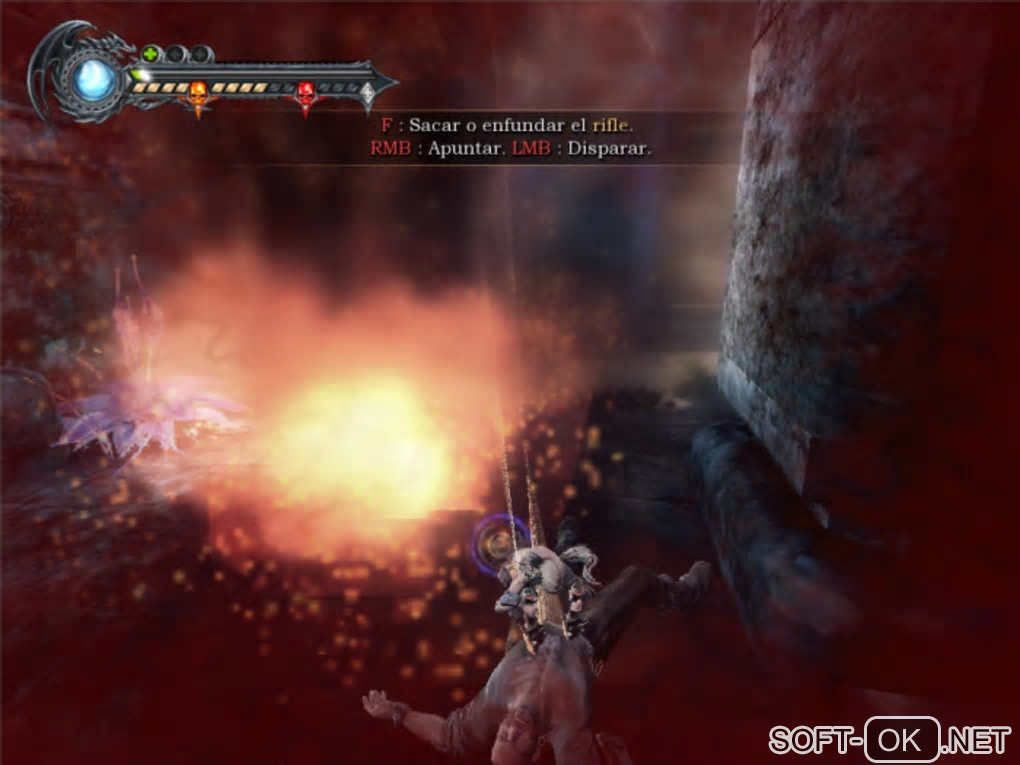Image resolution: width=1020 pixels, height=765 pixels.
Task: Open the SOFT-OK.NET watermark link
Action: click(889, 741)
